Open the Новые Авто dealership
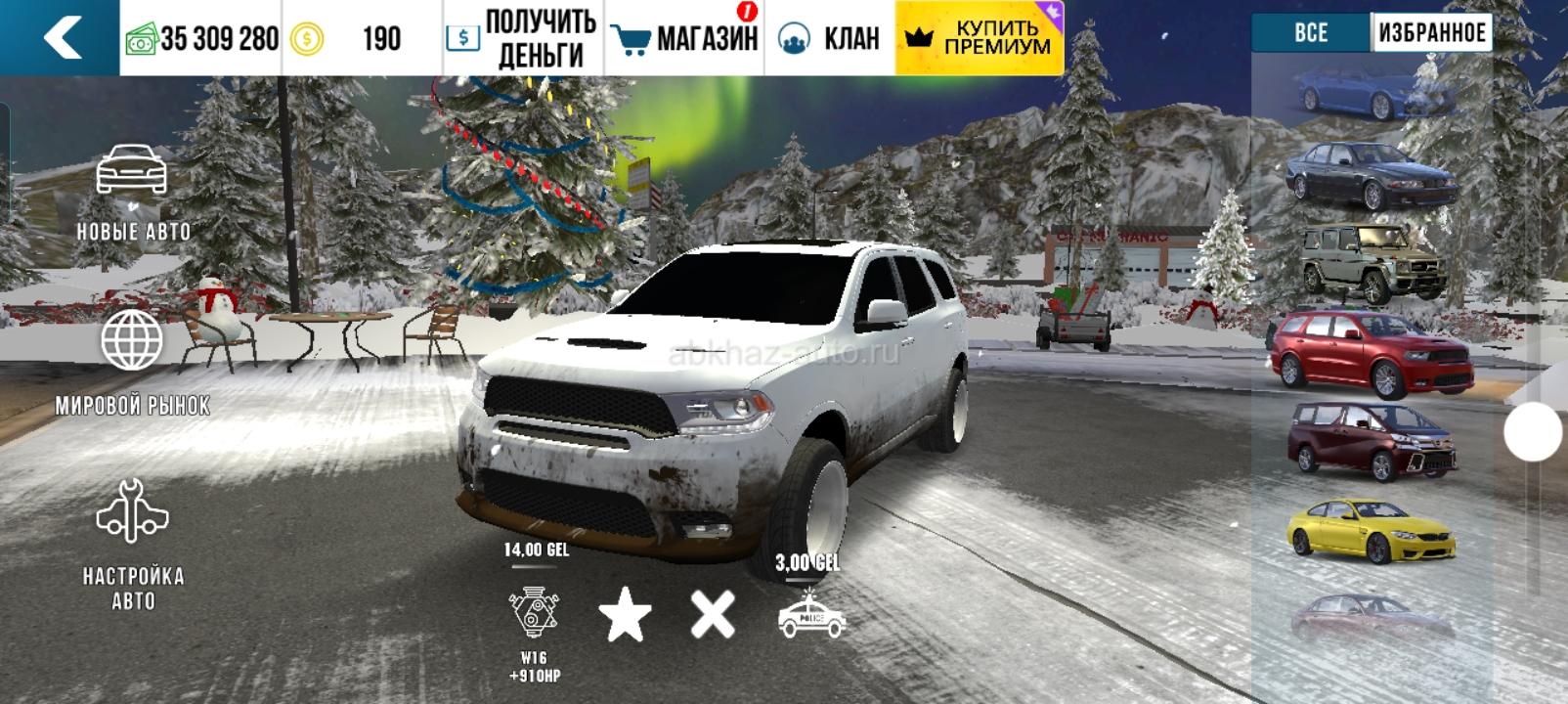Viewport: 1568px width, 704px height. (133, 193)
